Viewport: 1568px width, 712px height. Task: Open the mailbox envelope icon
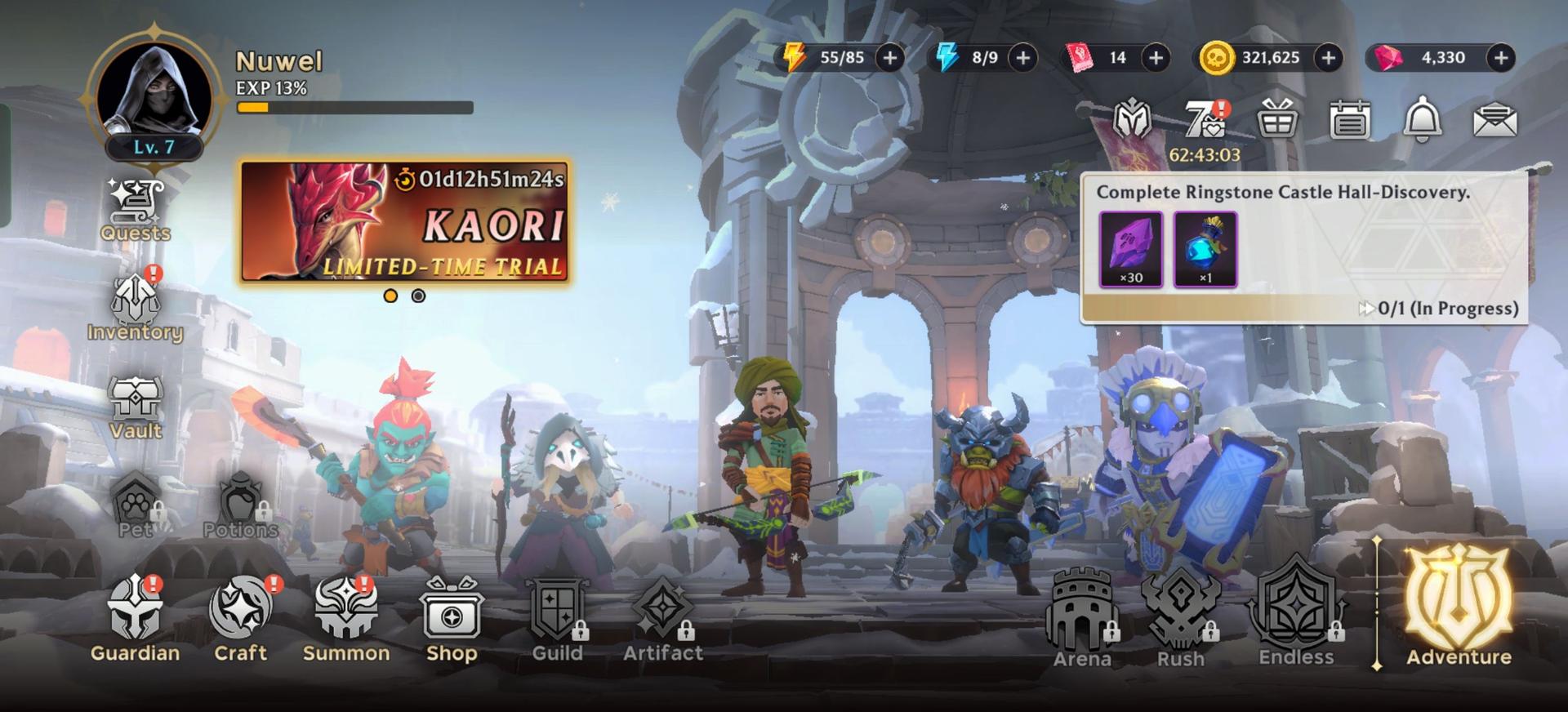1494,121
